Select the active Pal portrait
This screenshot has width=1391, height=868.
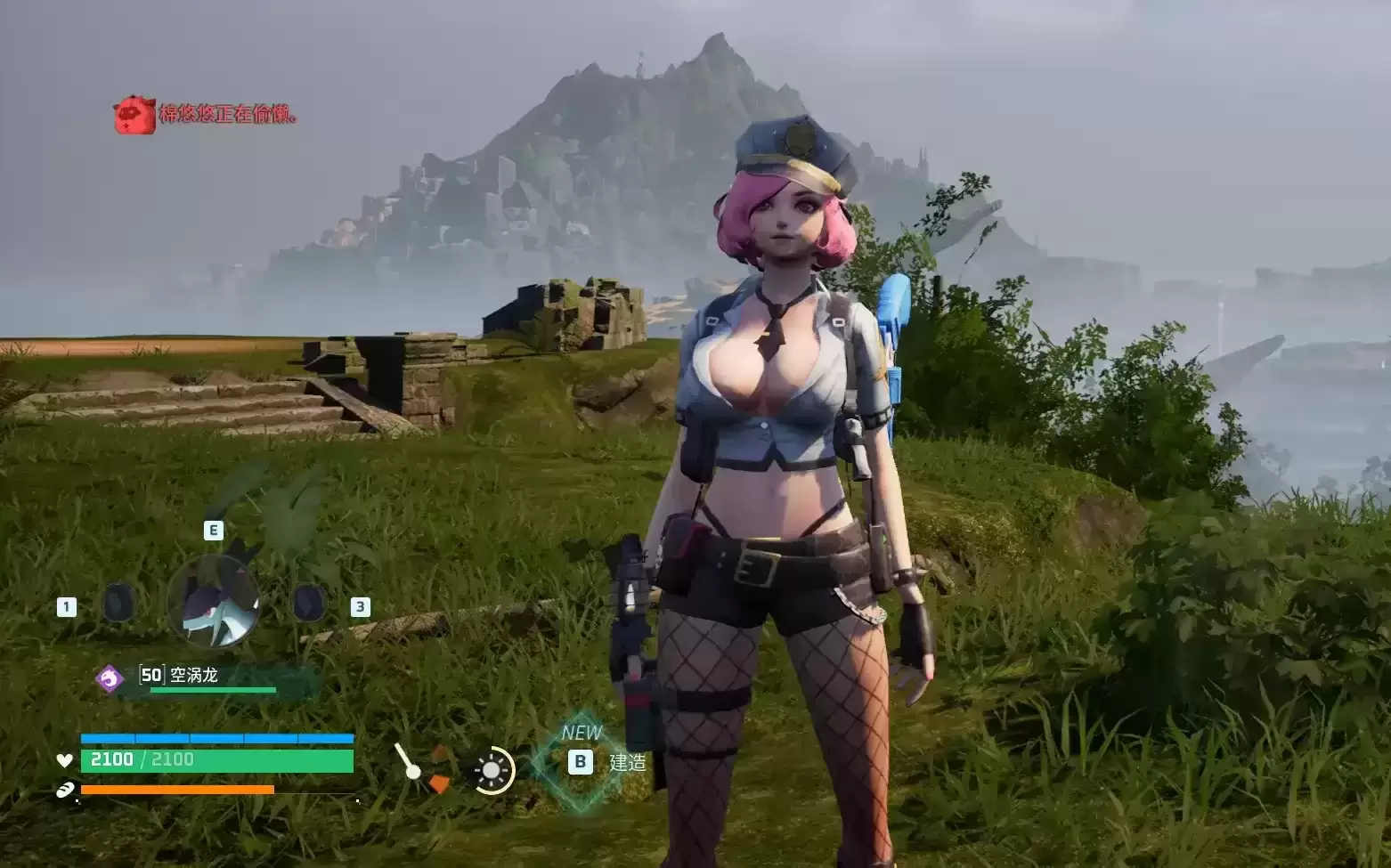point(214,603)
